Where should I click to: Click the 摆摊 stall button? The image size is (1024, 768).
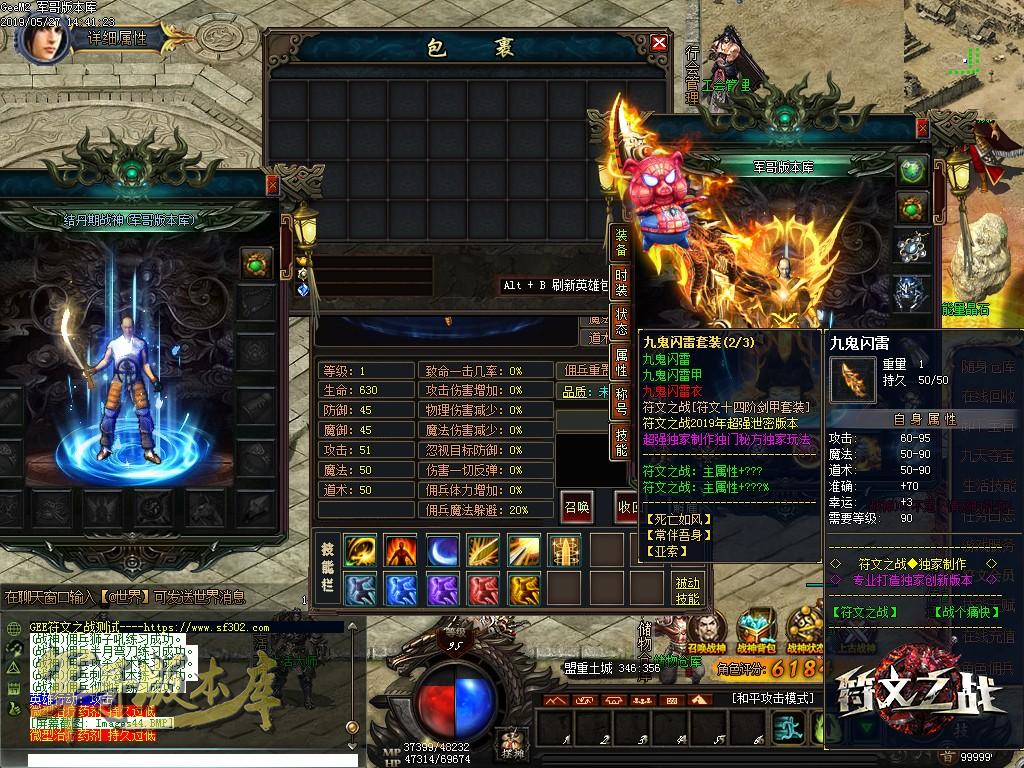point(513,743)
